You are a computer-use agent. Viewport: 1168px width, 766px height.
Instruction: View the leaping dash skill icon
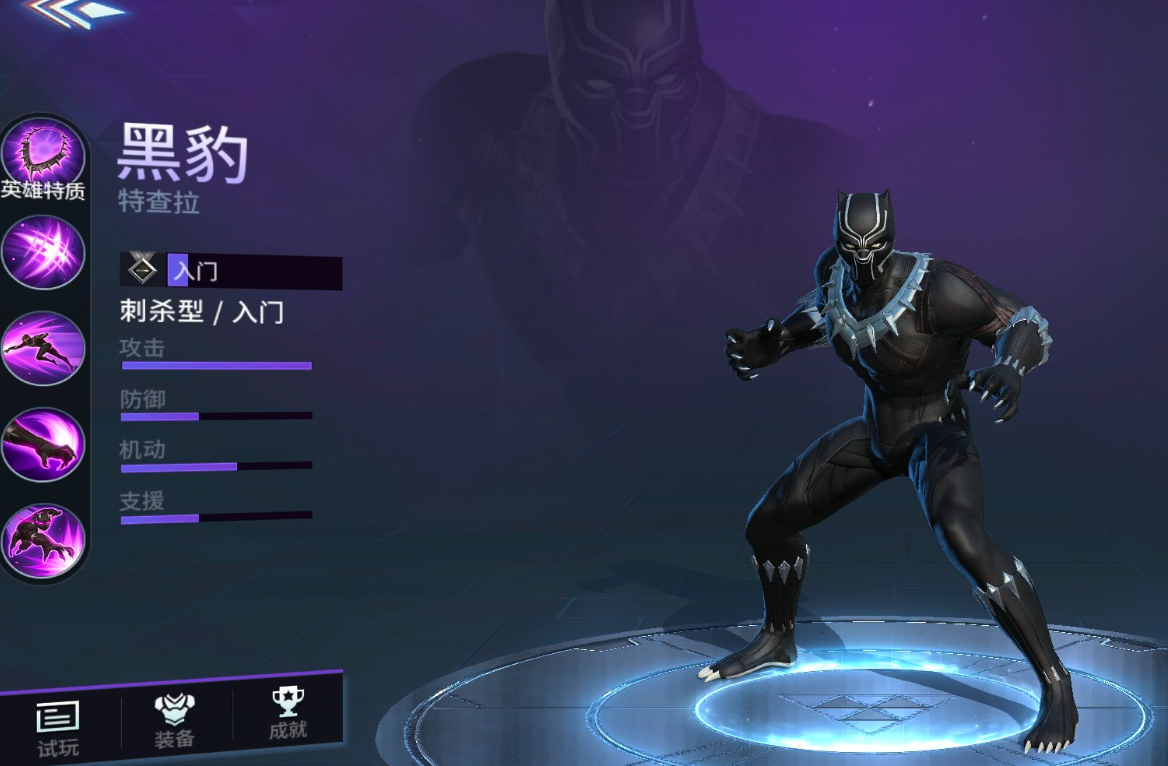(x=43, y=348)
